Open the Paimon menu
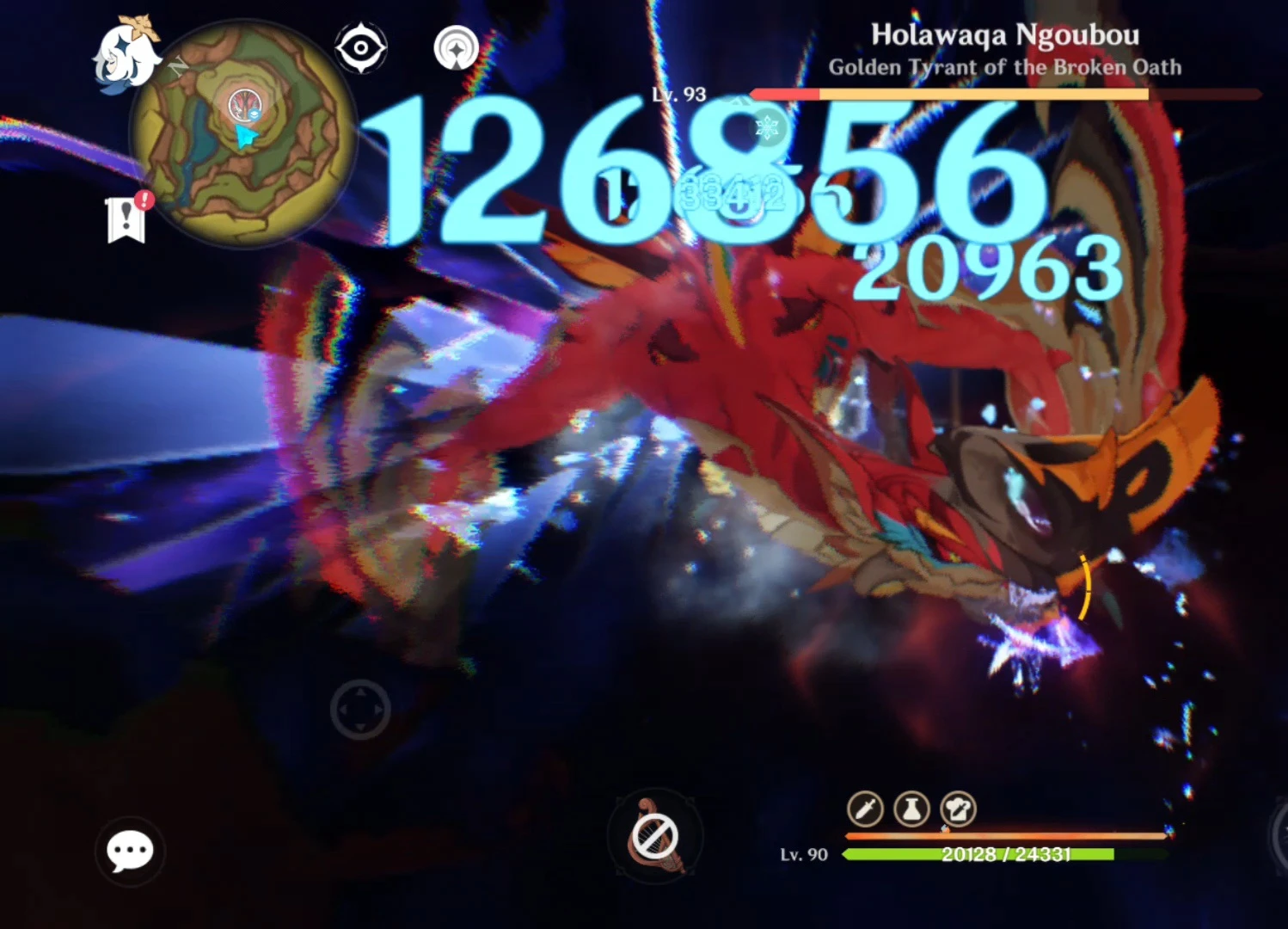The image size is (1288, 929). click(x=129, y=52)
